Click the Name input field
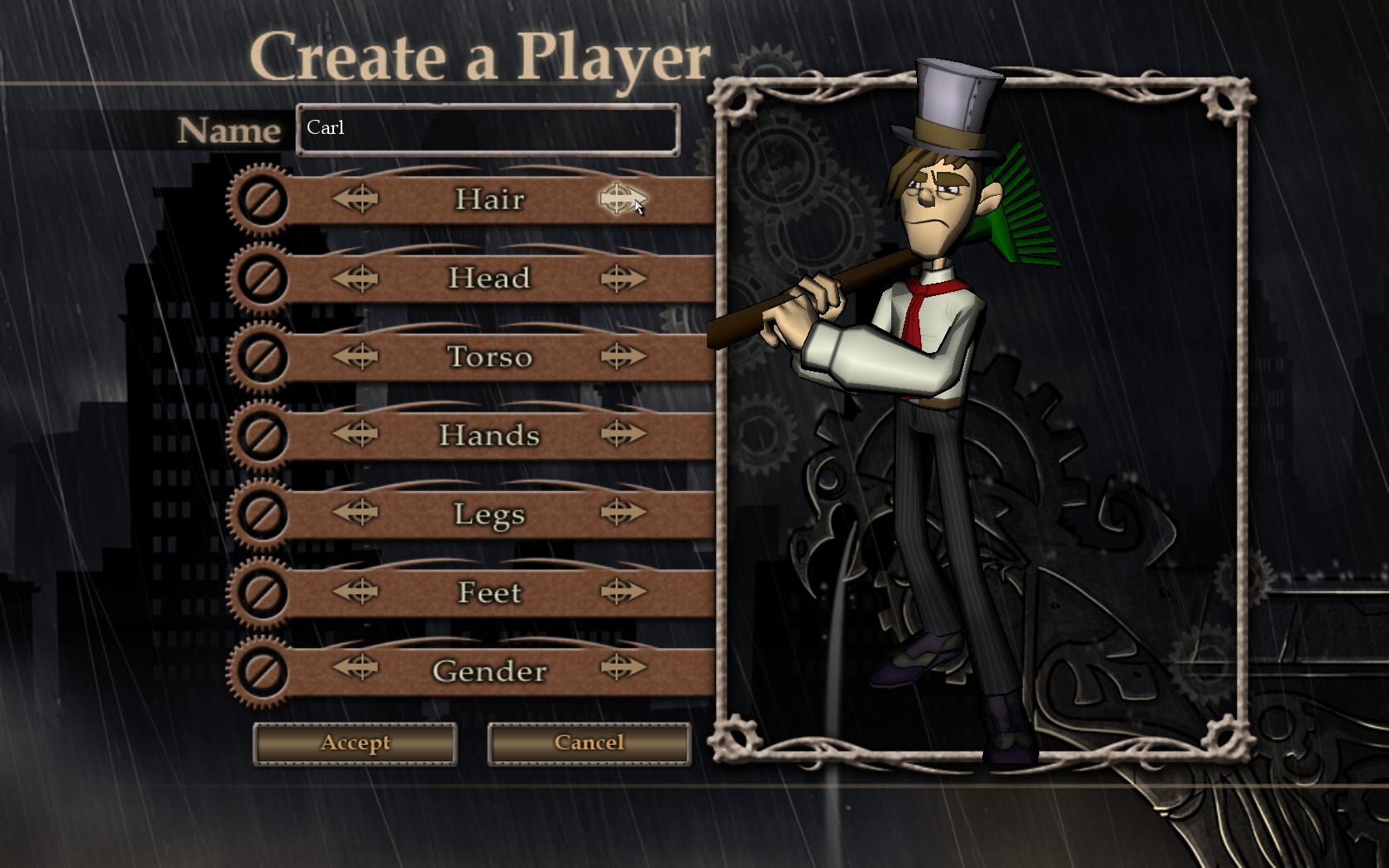Viewport: 1389px width, 868px height. 488,129
